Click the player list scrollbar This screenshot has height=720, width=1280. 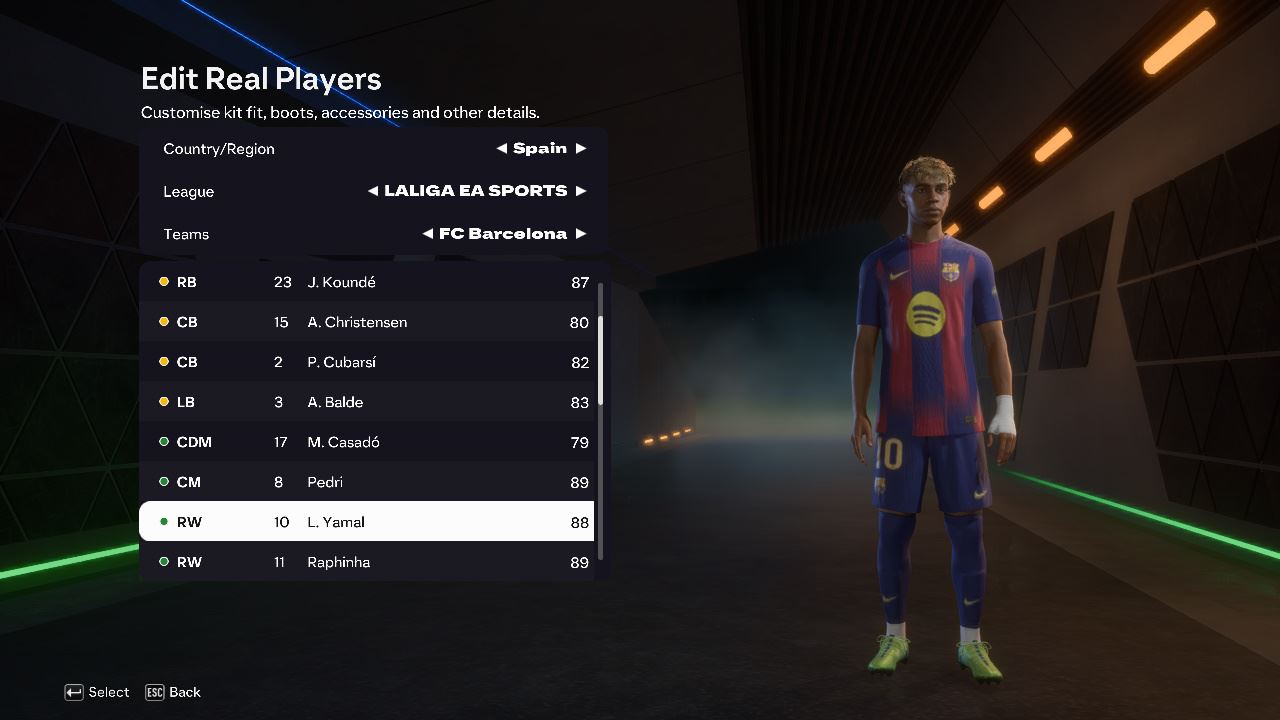tap(600, 360)
